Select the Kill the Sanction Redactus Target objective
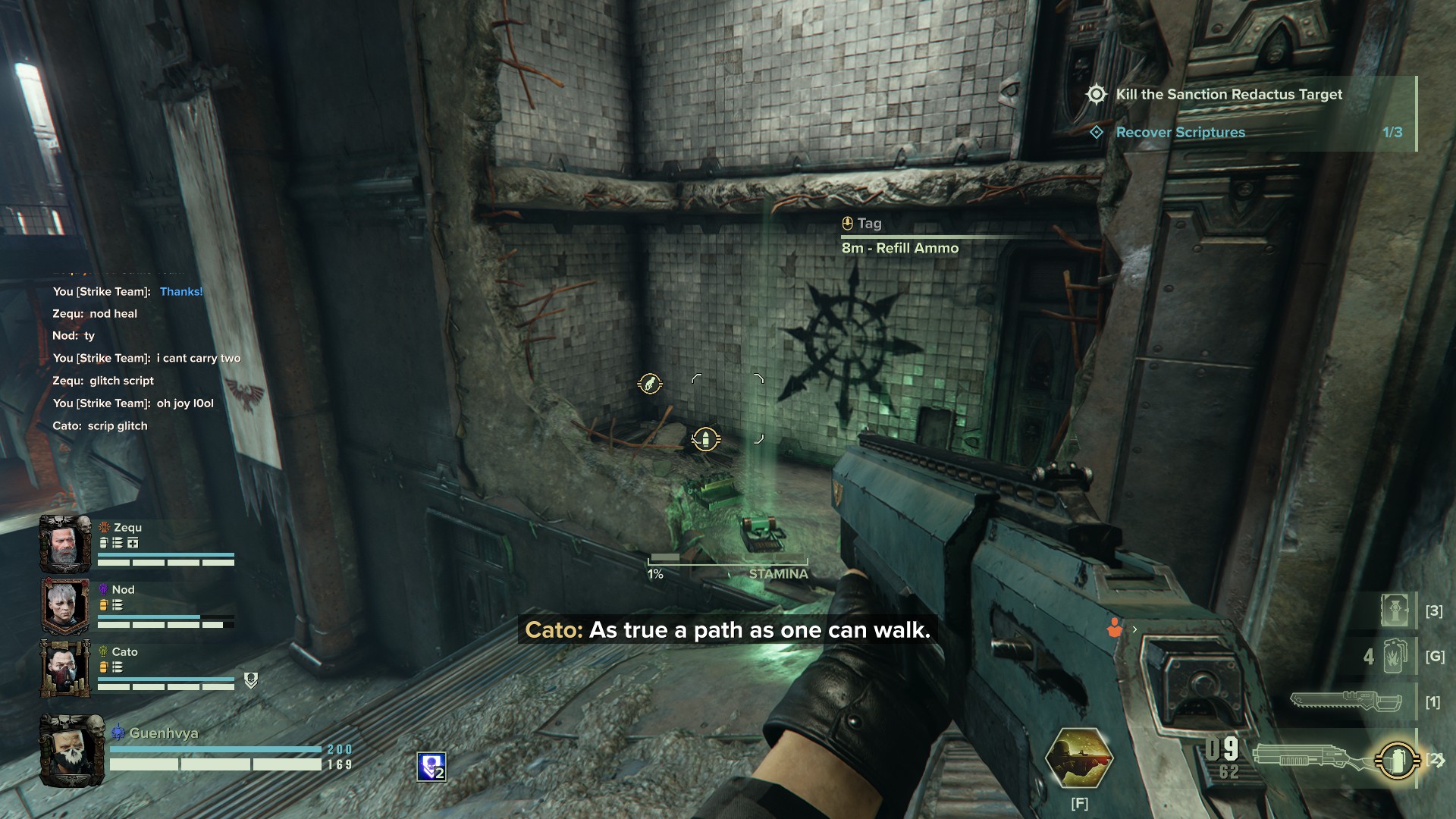Viewport: 1456px width, 819px height. click(1228, 95)
